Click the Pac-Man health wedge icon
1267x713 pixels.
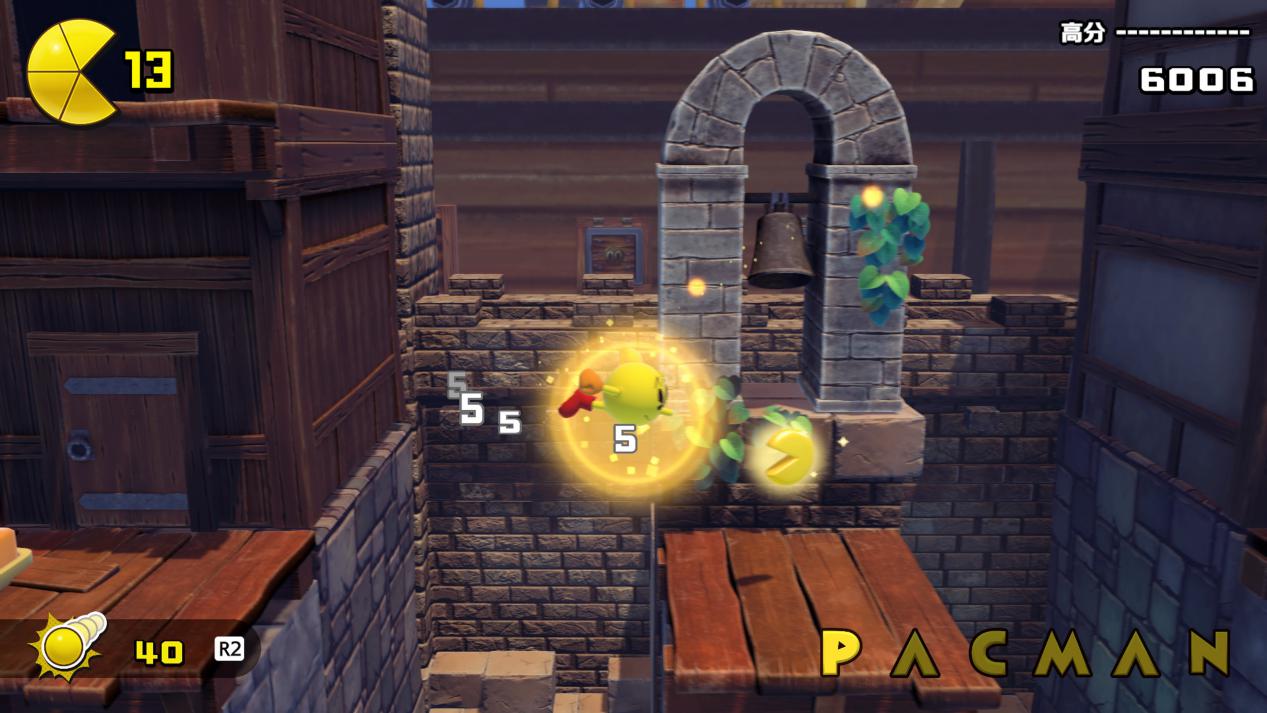[x=70, y=72]
